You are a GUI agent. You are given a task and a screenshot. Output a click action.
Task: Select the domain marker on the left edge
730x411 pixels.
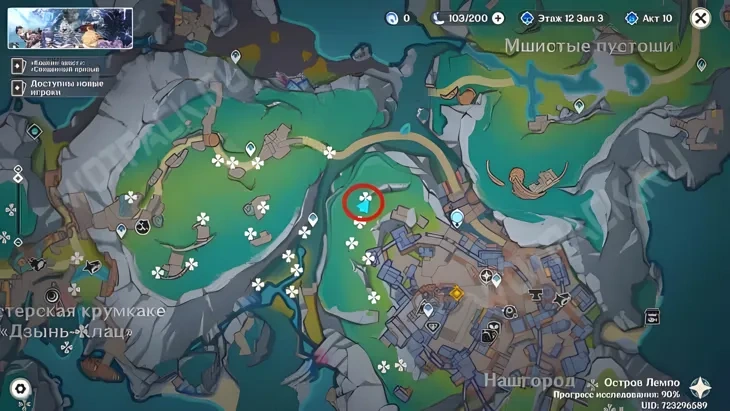[x=34, y=131]
